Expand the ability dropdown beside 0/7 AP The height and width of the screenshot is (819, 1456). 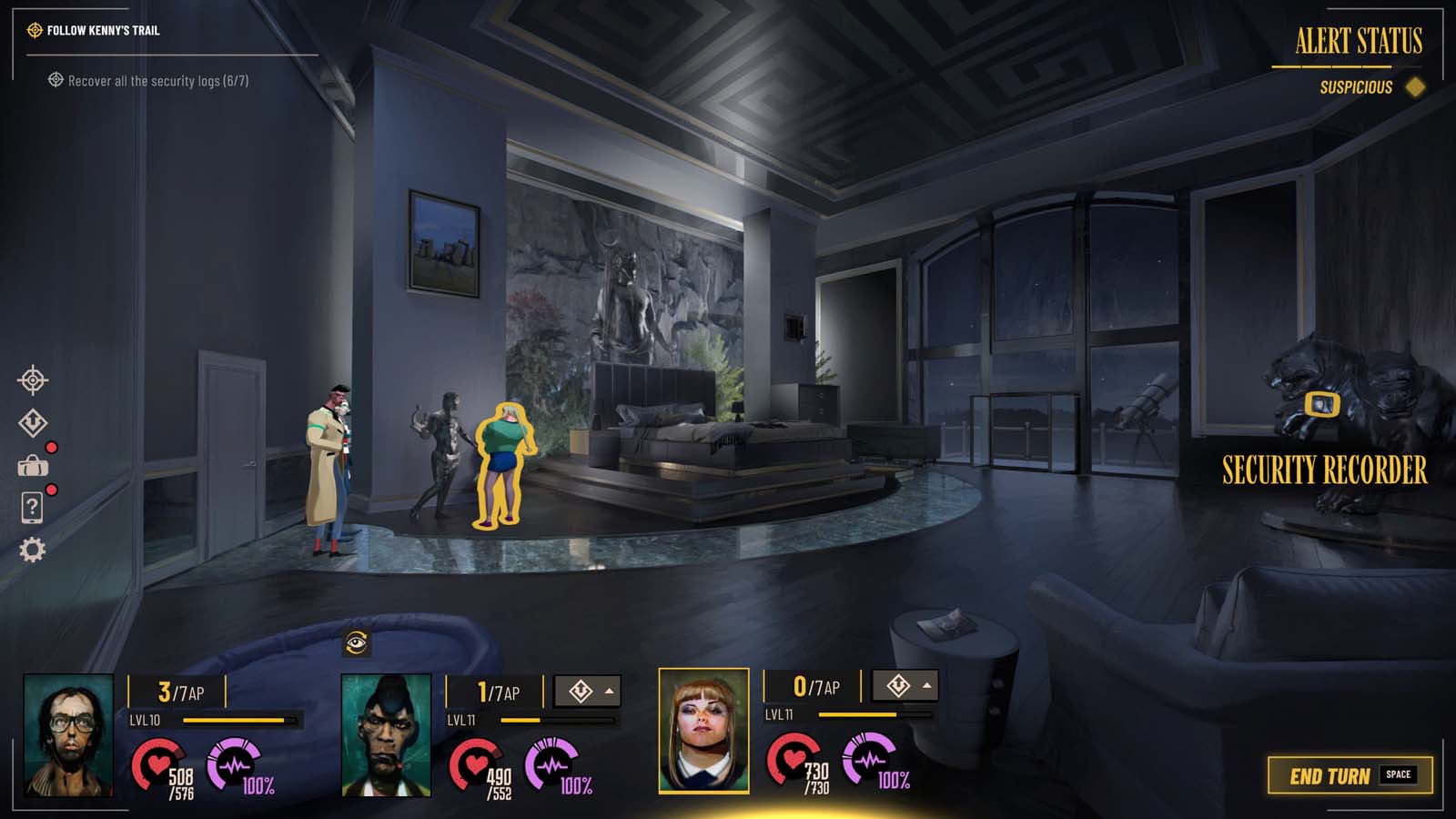pos(926,683)
